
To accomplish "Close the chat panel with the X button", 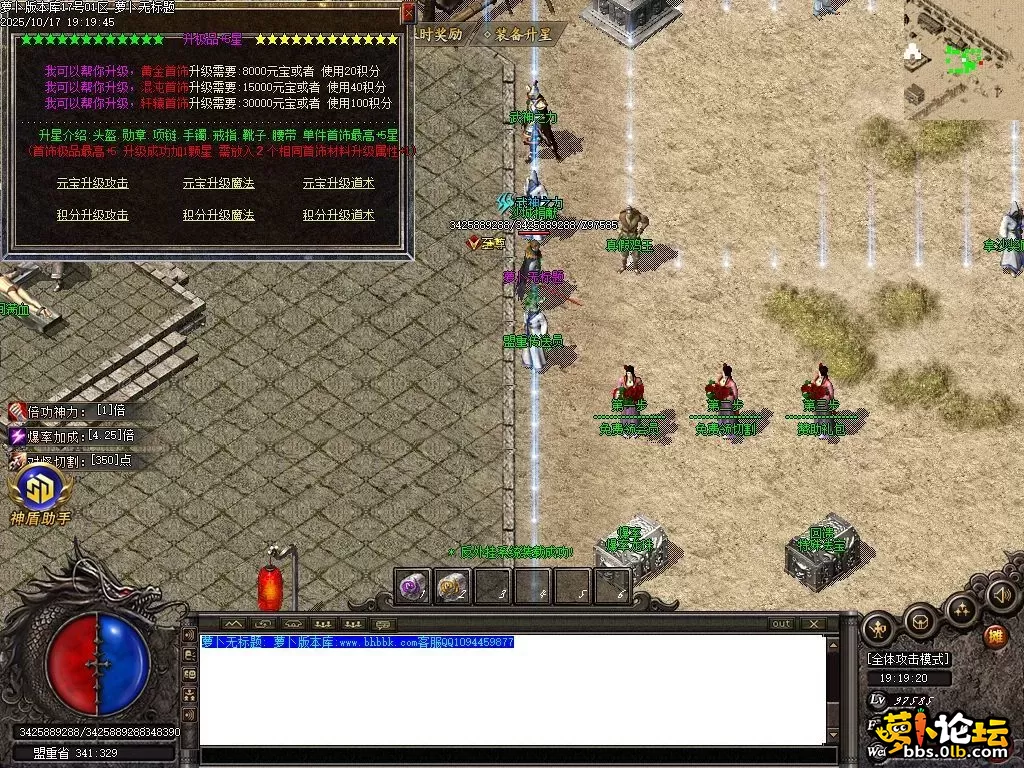I will pos(814,624).
